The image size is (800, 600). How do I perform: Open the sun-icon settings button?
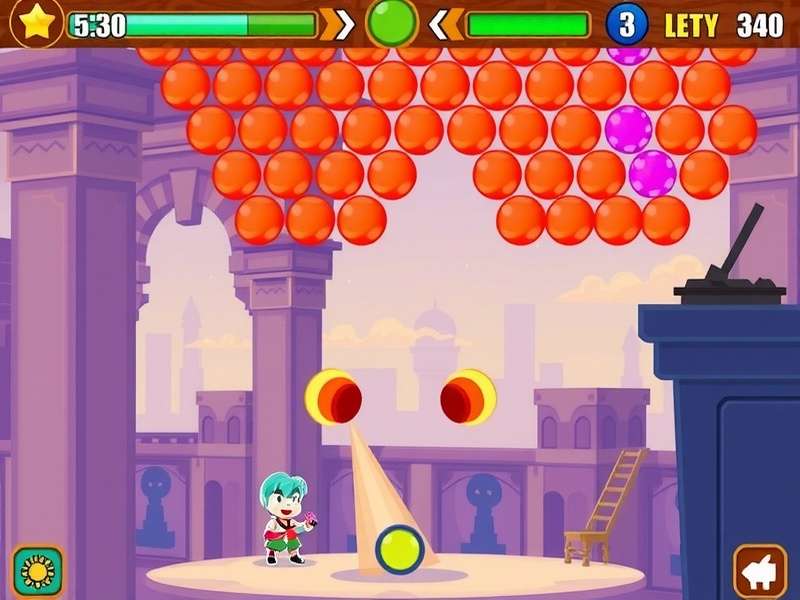tap(38, 571)
